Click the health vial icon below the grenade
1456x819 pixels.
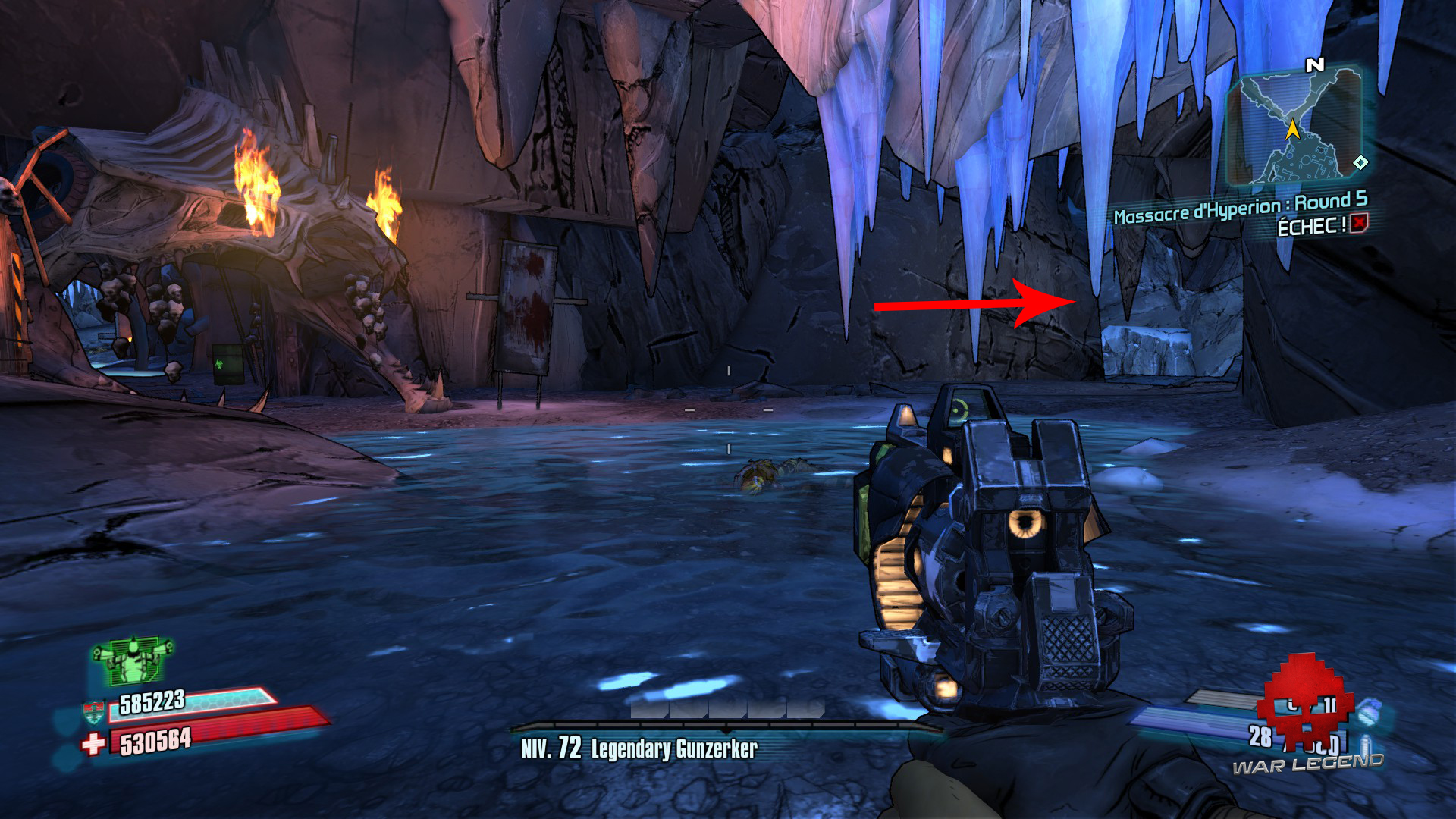point(1364,743)
